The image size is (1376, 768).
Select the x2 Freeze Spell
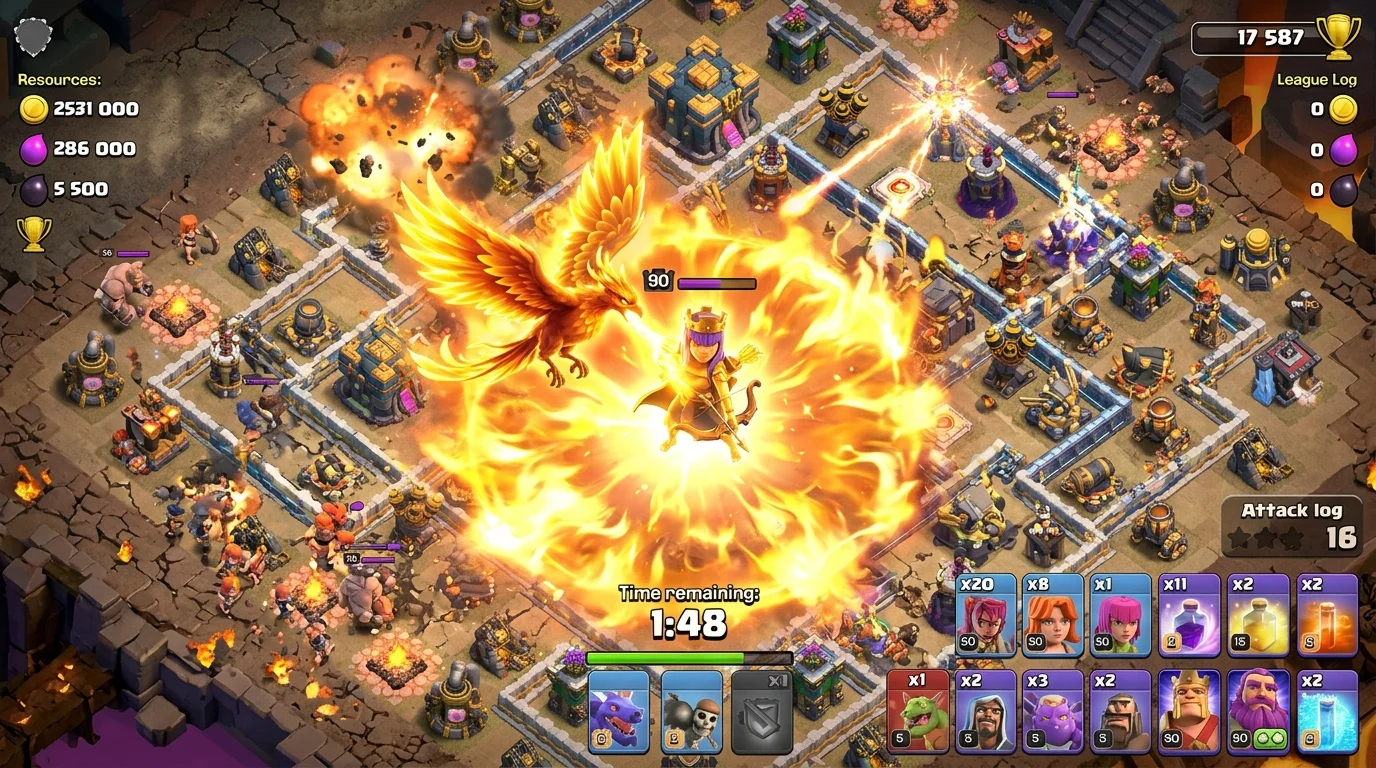coord(1327,712)
